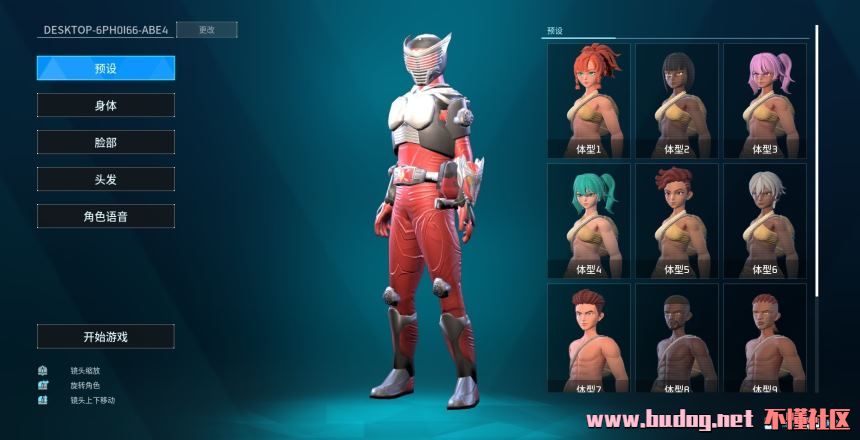The image size is (860, 440).
Task: Open the 身体 customization section
Action: [x=106, y=105]
